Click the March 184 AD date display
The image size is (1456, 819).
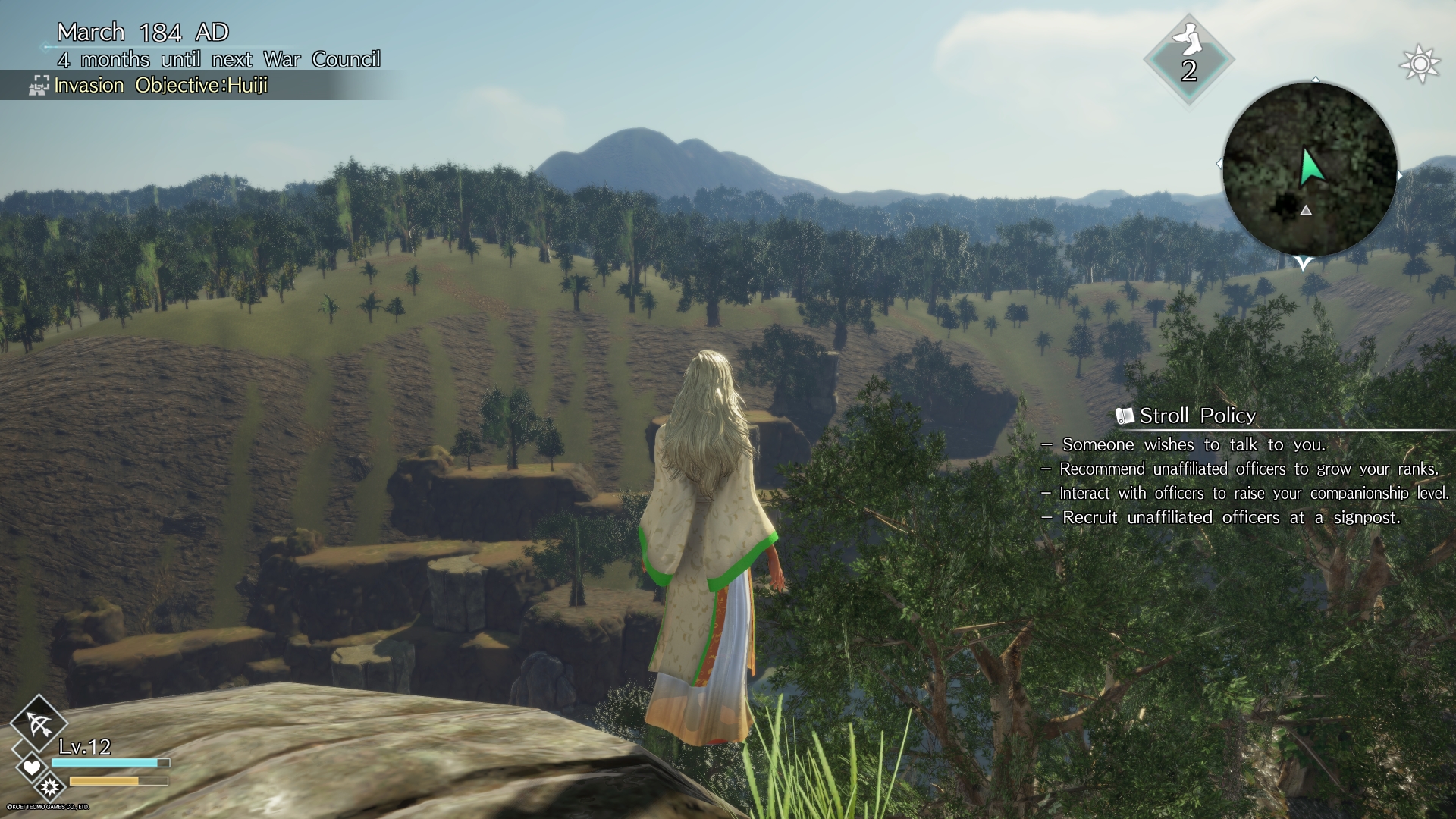tap(143, 32)
